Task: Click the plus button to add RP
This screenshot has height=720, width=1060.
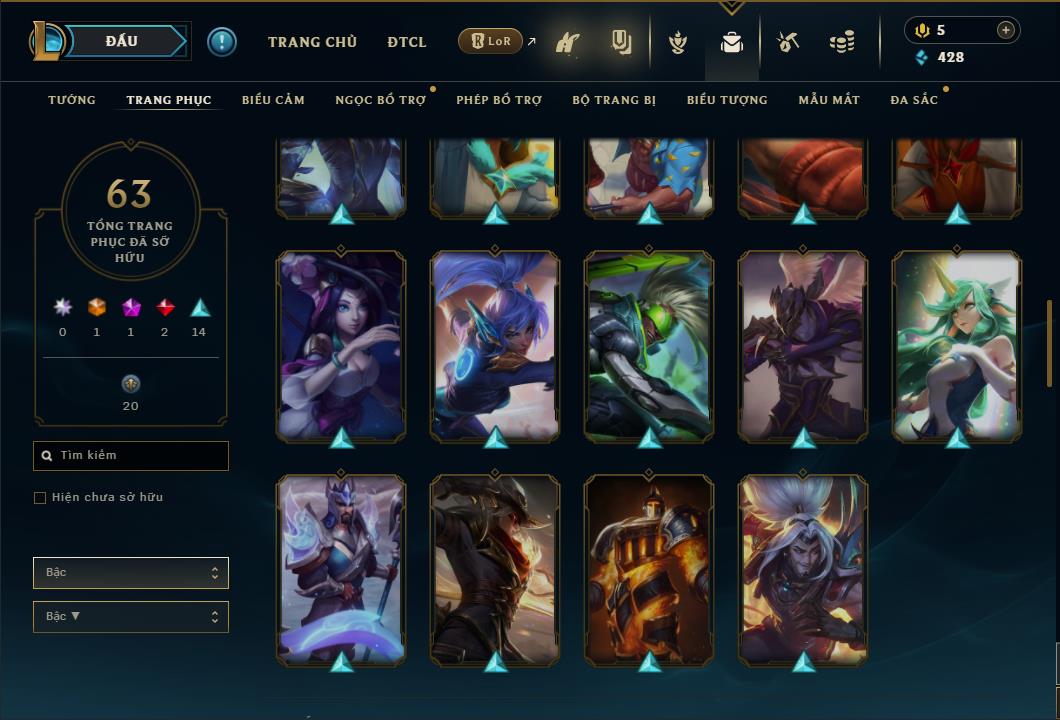Action: point(1006,30)
